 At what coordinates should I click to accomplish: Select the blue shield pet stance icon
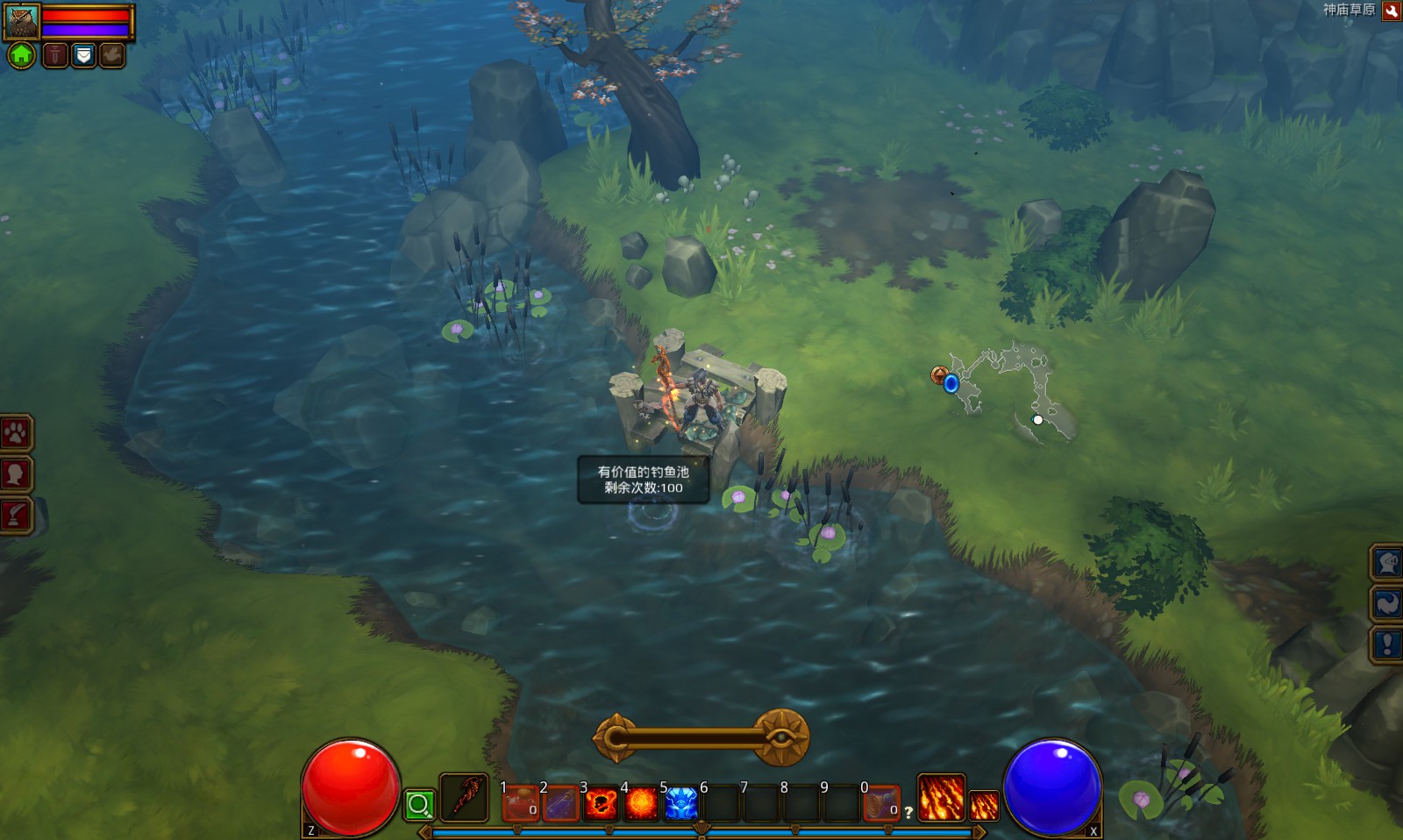coord(83,56)
